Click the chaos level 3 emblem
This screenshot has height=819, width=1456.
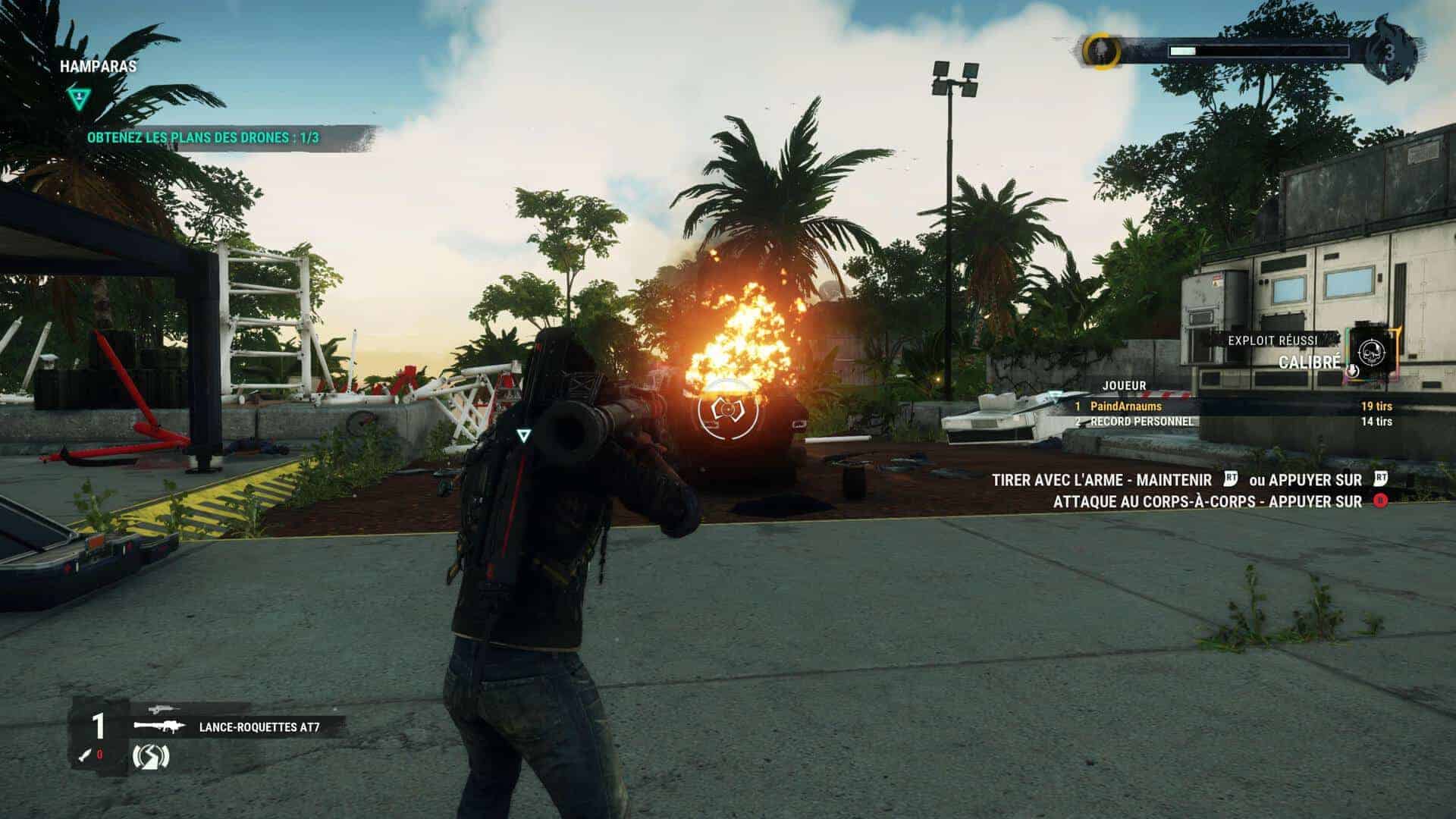[x=1392, y=52]
